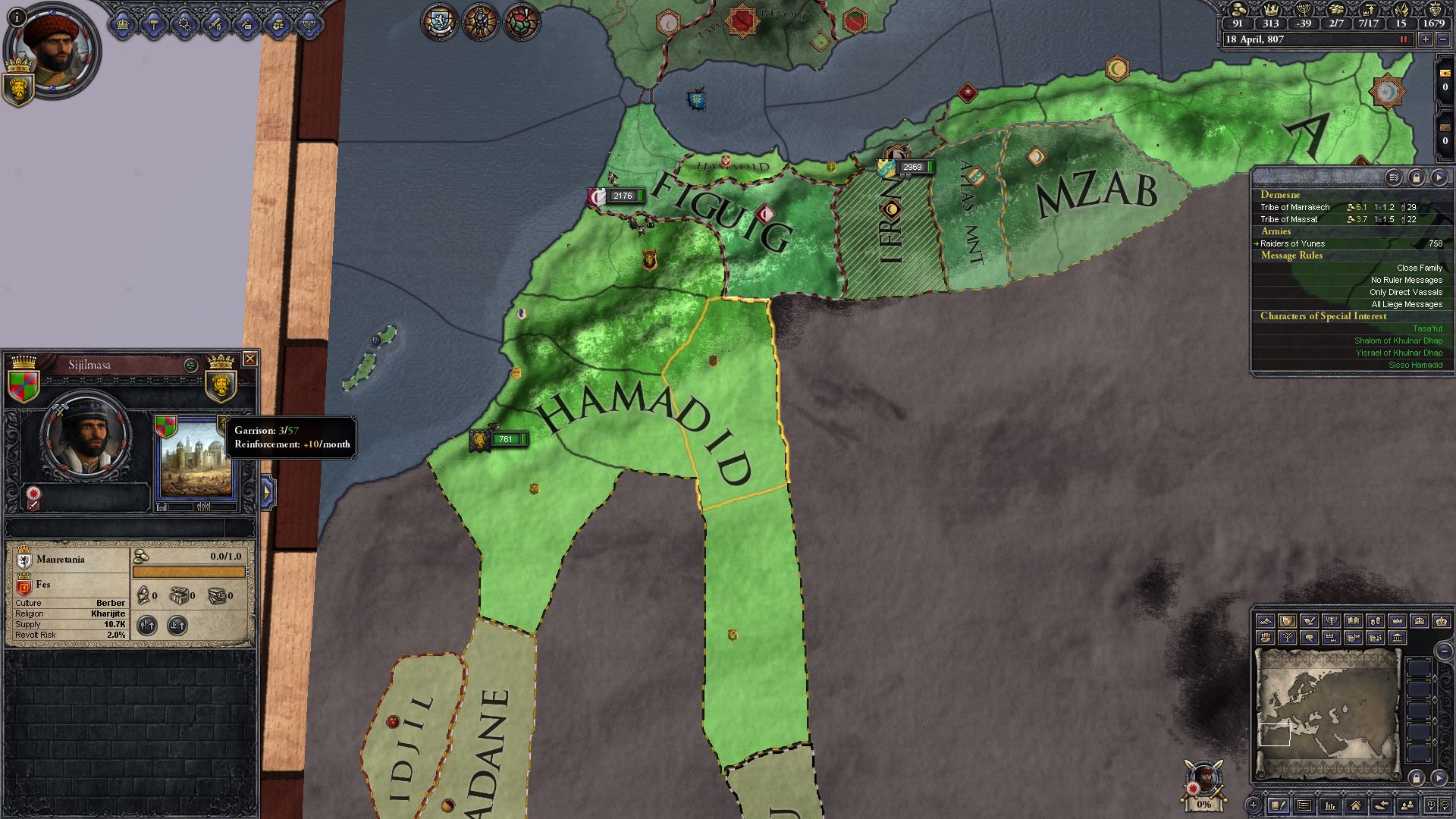
Task: Switch to culture map mode with the book icon
Action: [x=1354, y=621]
